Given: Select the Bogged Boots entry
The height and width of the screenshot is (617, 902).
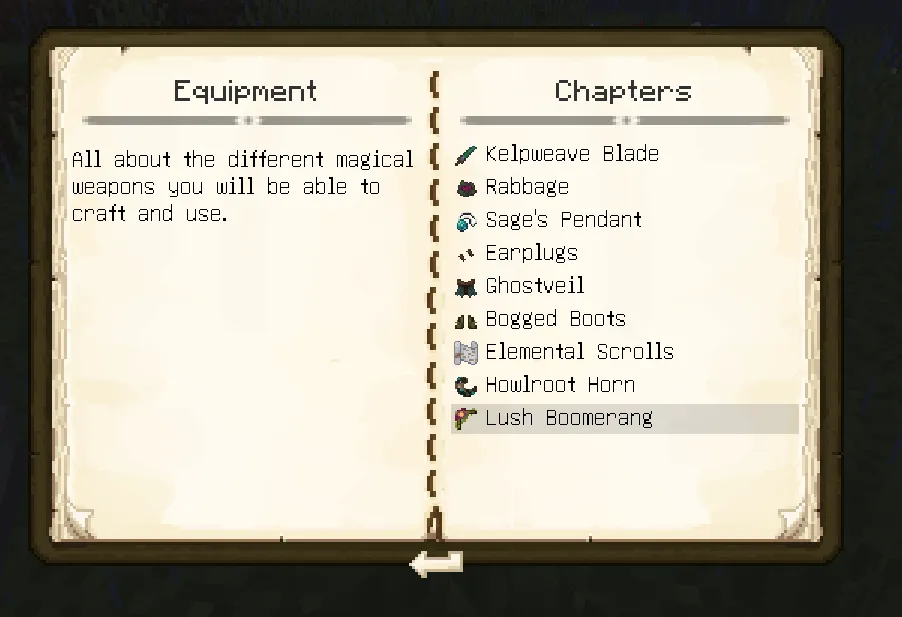Looking at the screenshot, I should click(555, 319).
